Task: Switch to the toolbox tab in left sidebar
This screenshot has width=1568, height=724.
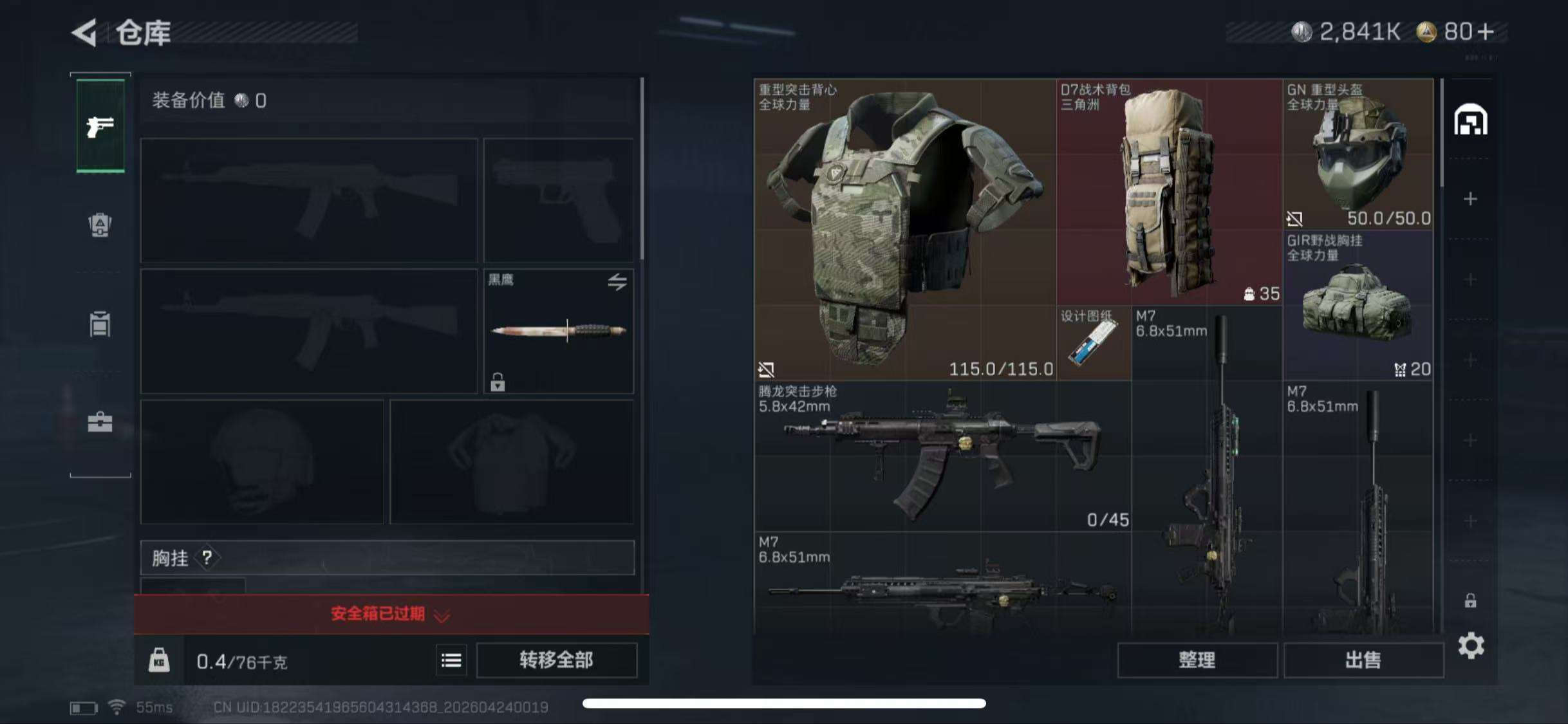Action: click(x=100, y=422)
